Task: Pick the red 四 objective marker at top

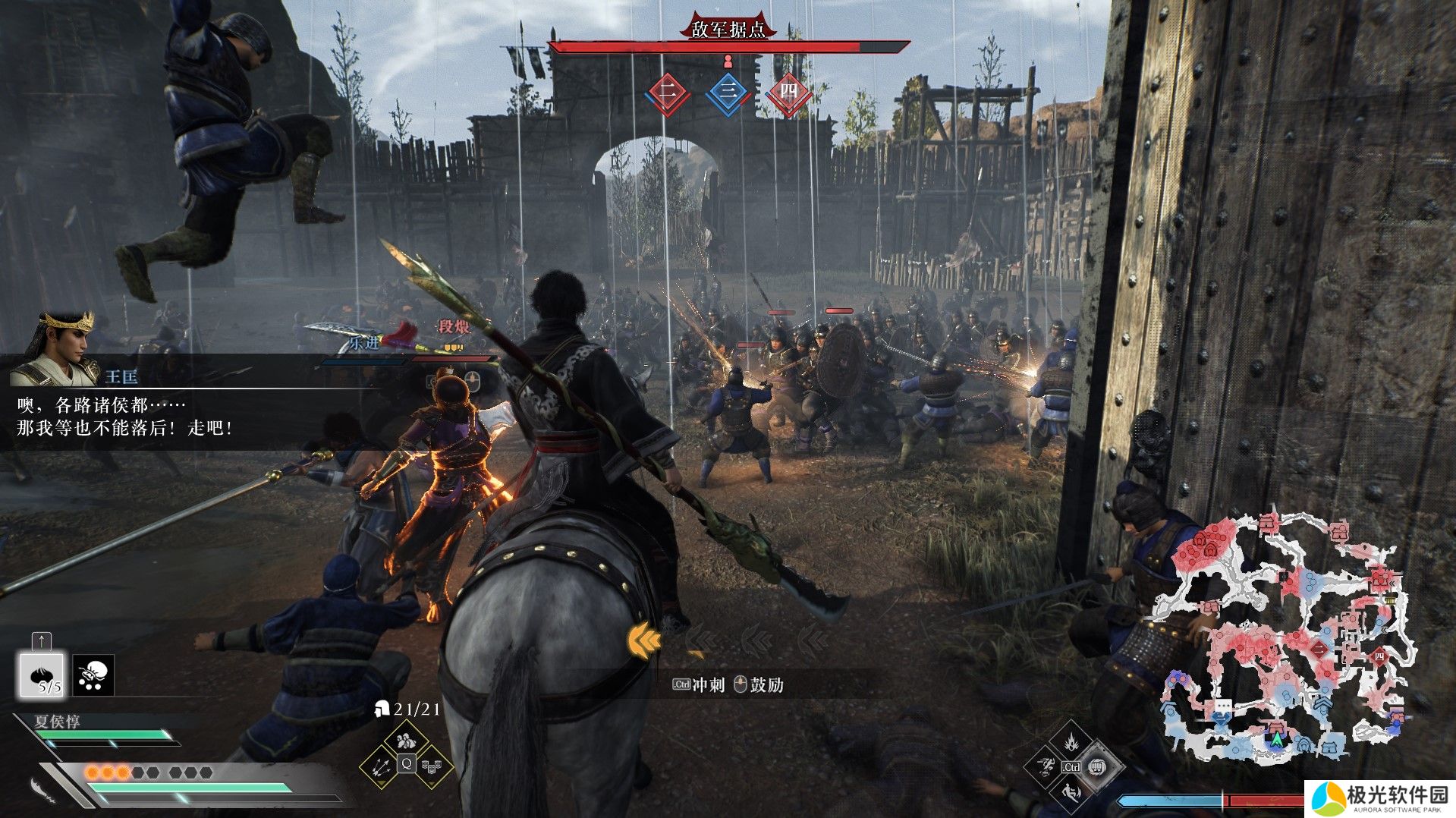Action: pos(788,93)
